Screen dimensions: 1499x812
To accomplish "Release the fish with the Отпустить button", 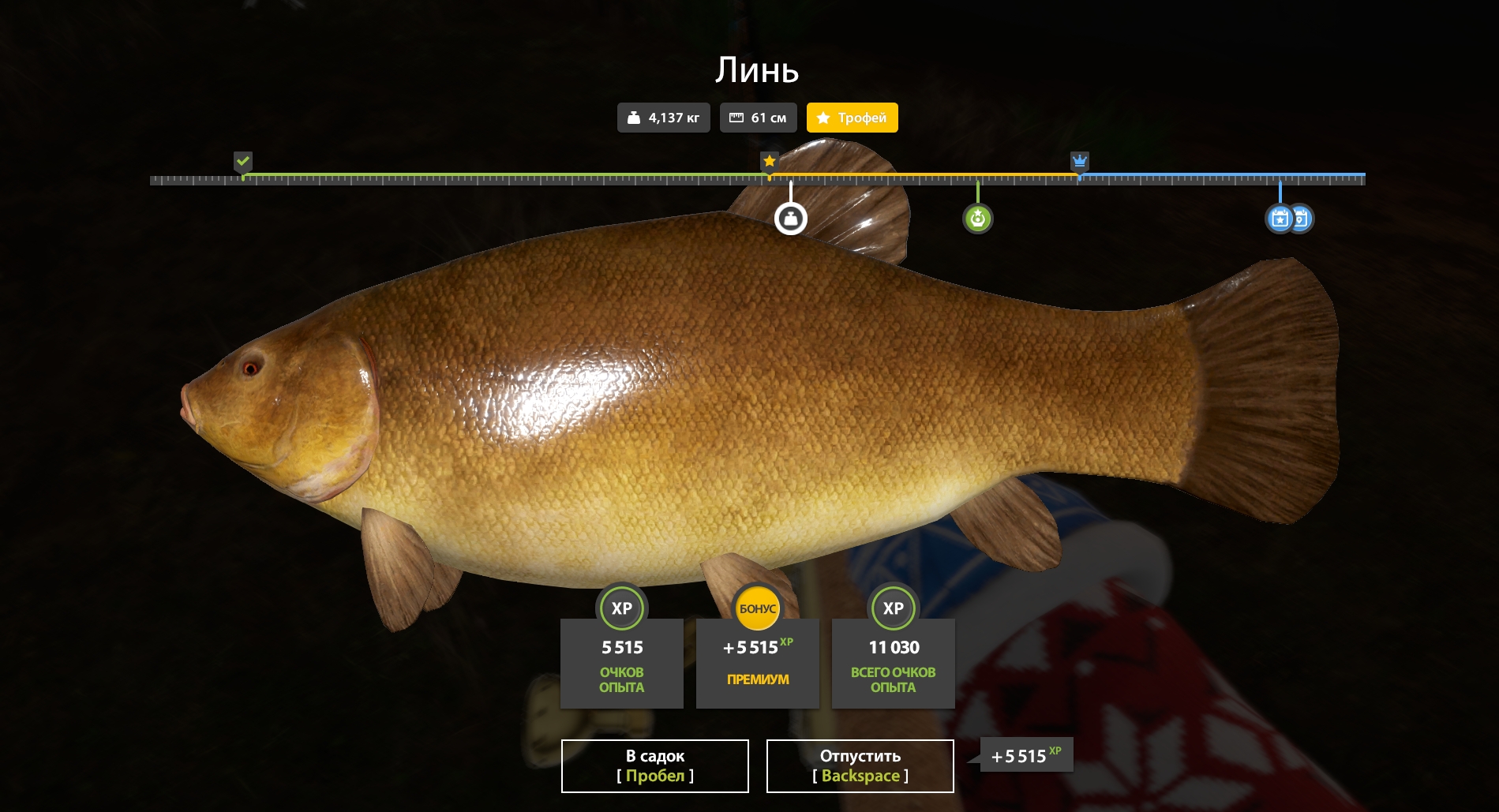I will 860,765.
